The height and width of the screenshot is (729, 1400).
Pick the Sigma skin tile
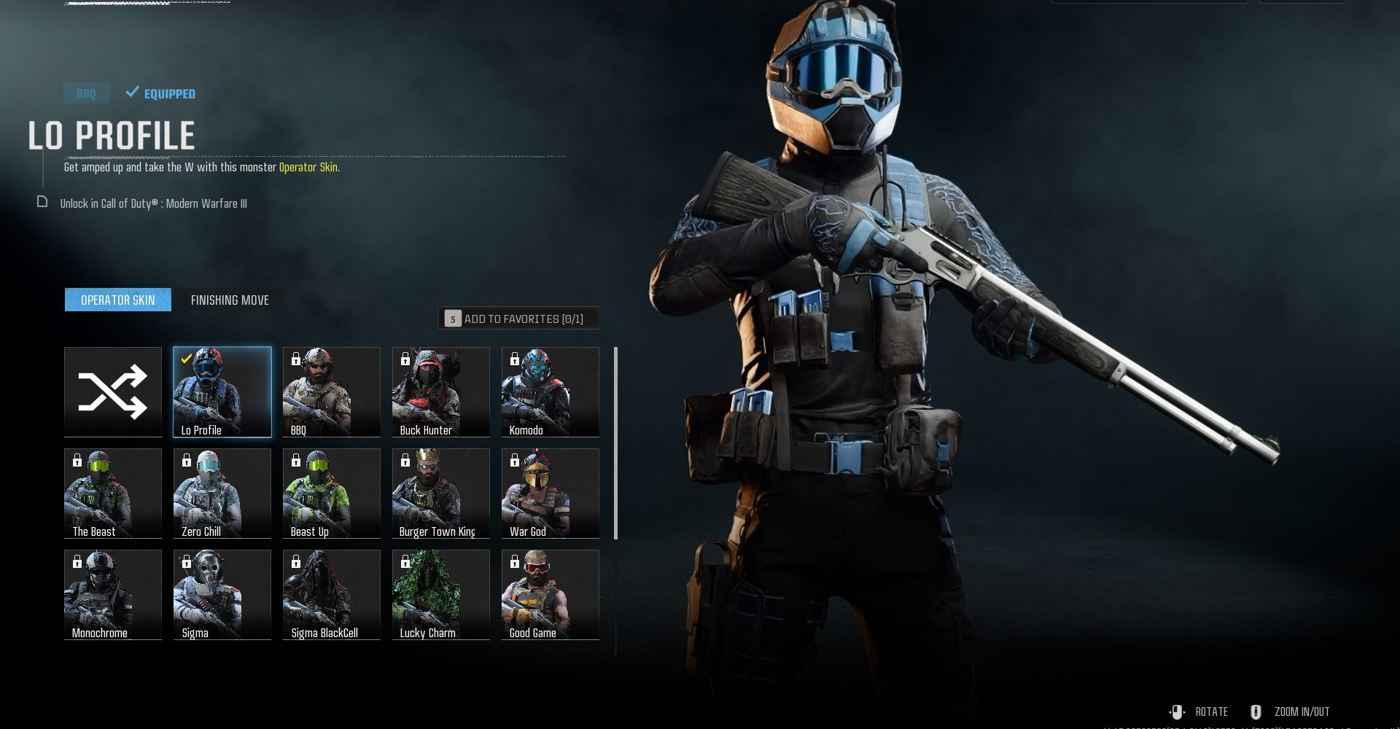(x=222, y=594)
